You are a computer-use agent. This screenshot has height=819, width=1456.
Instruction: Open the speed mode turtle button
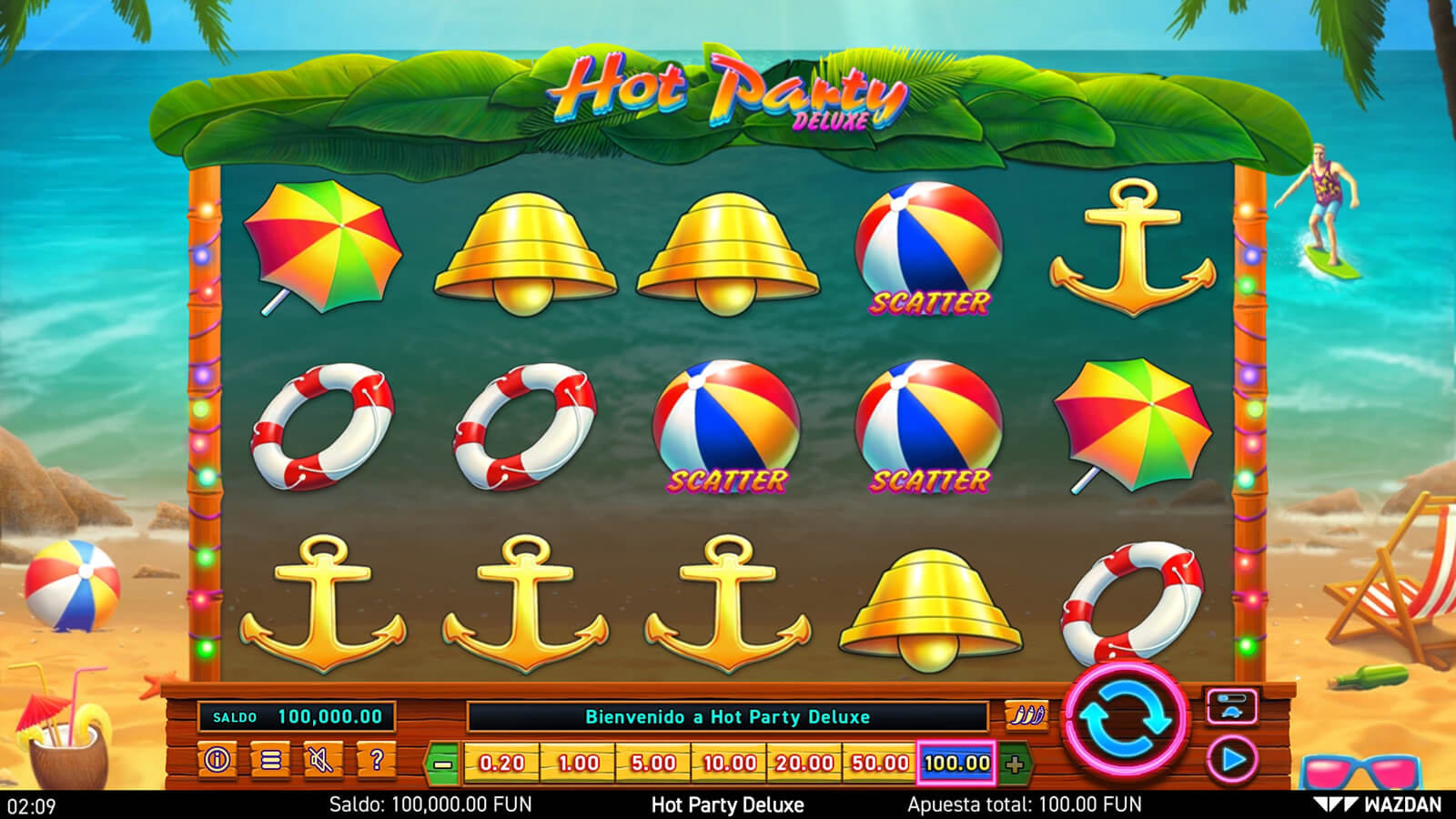click(x=1232, y=706)
